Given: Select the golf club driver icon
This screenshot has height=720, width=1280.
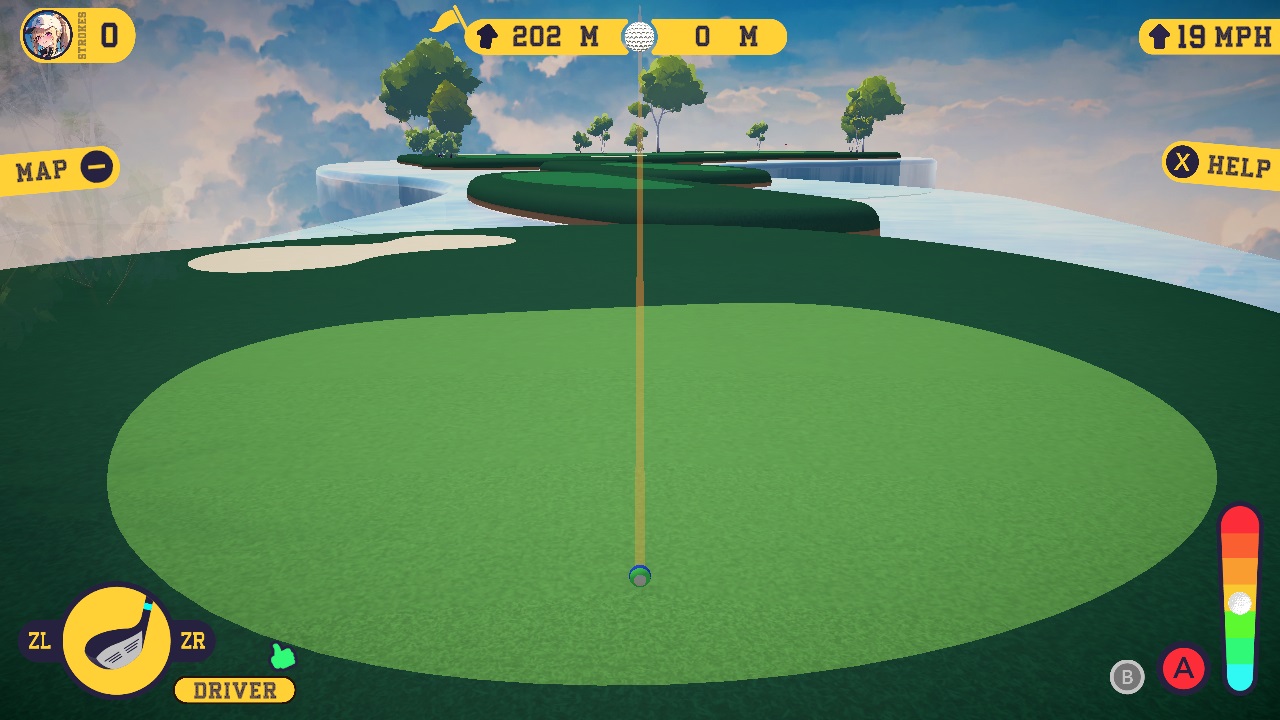Looking at the screenshot, I should tap(117, 640).
